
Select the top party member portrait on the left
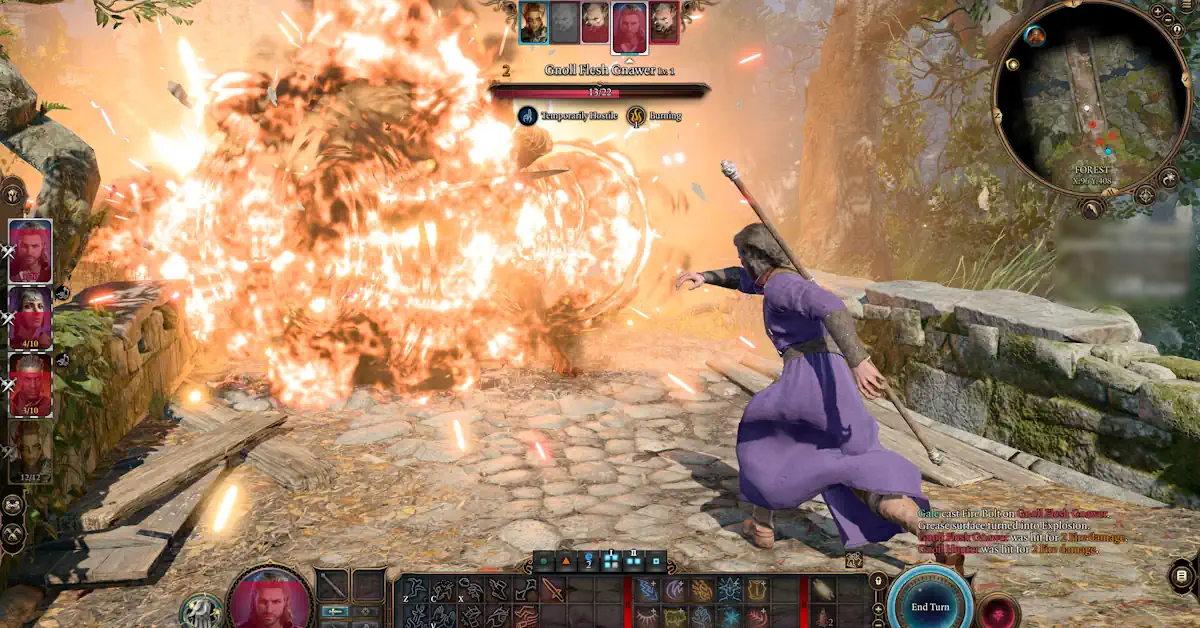coord(31,251)
